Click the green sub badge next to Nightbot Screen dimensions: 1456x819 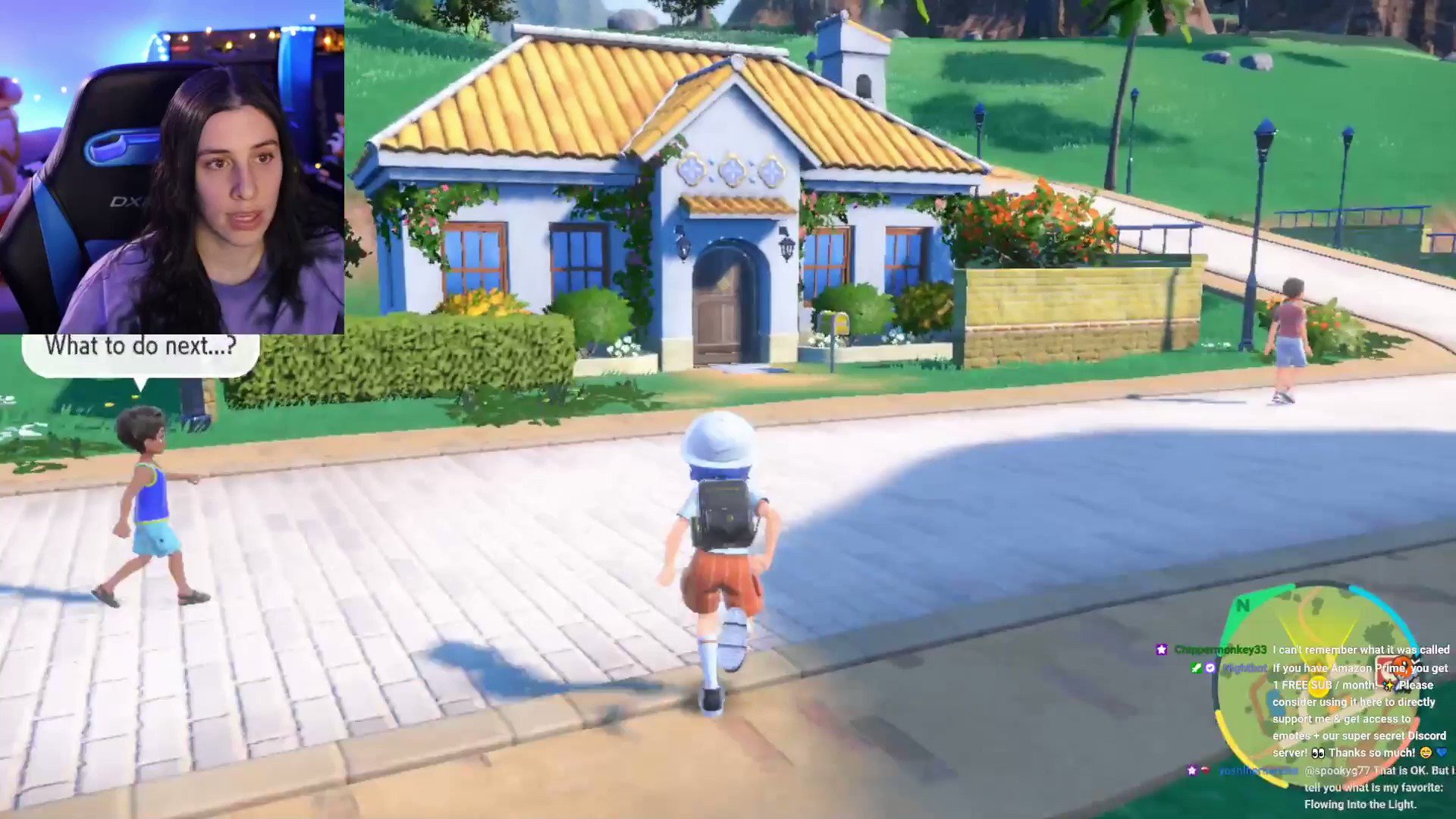(1197, 667)
